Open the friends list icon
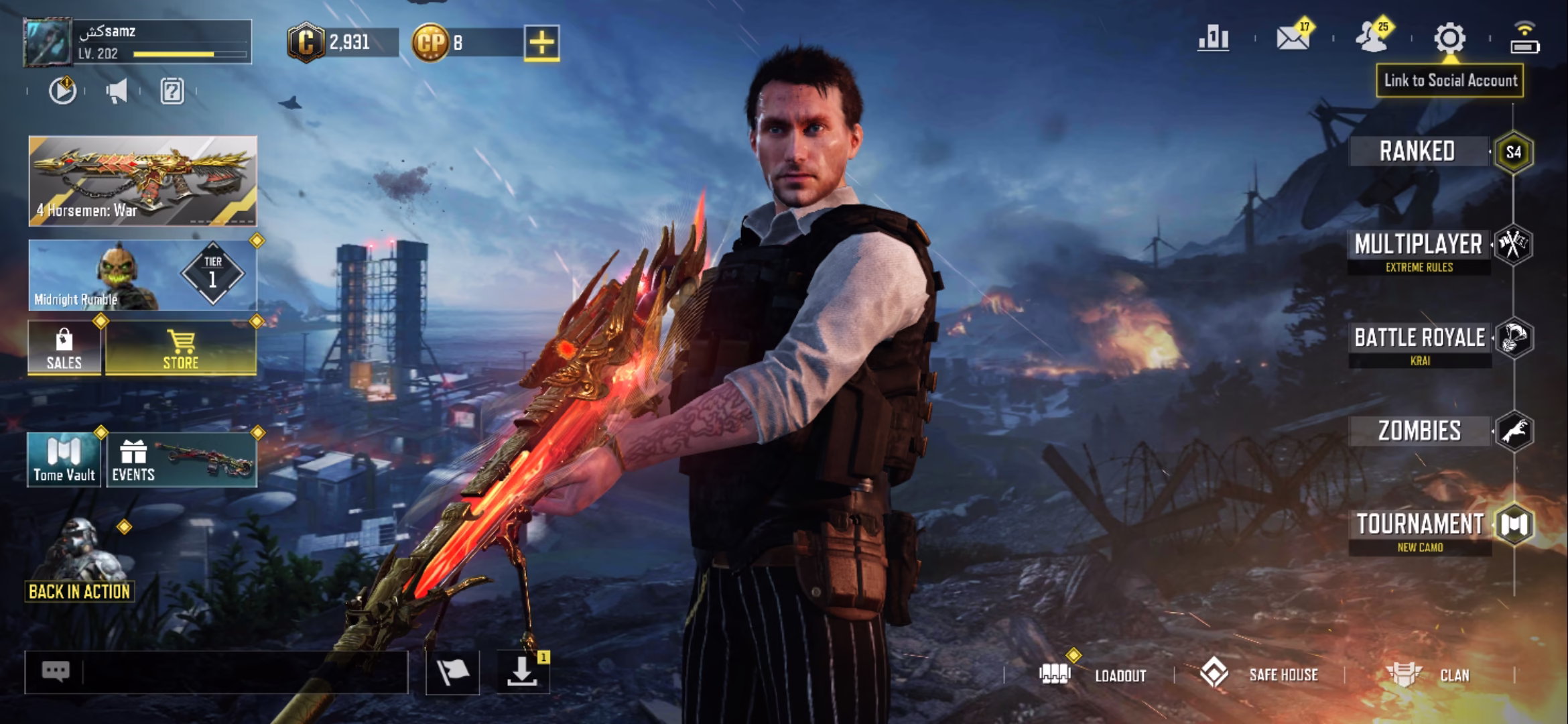Viewport: 1568px width, 724px height. tap(1372, 39)
